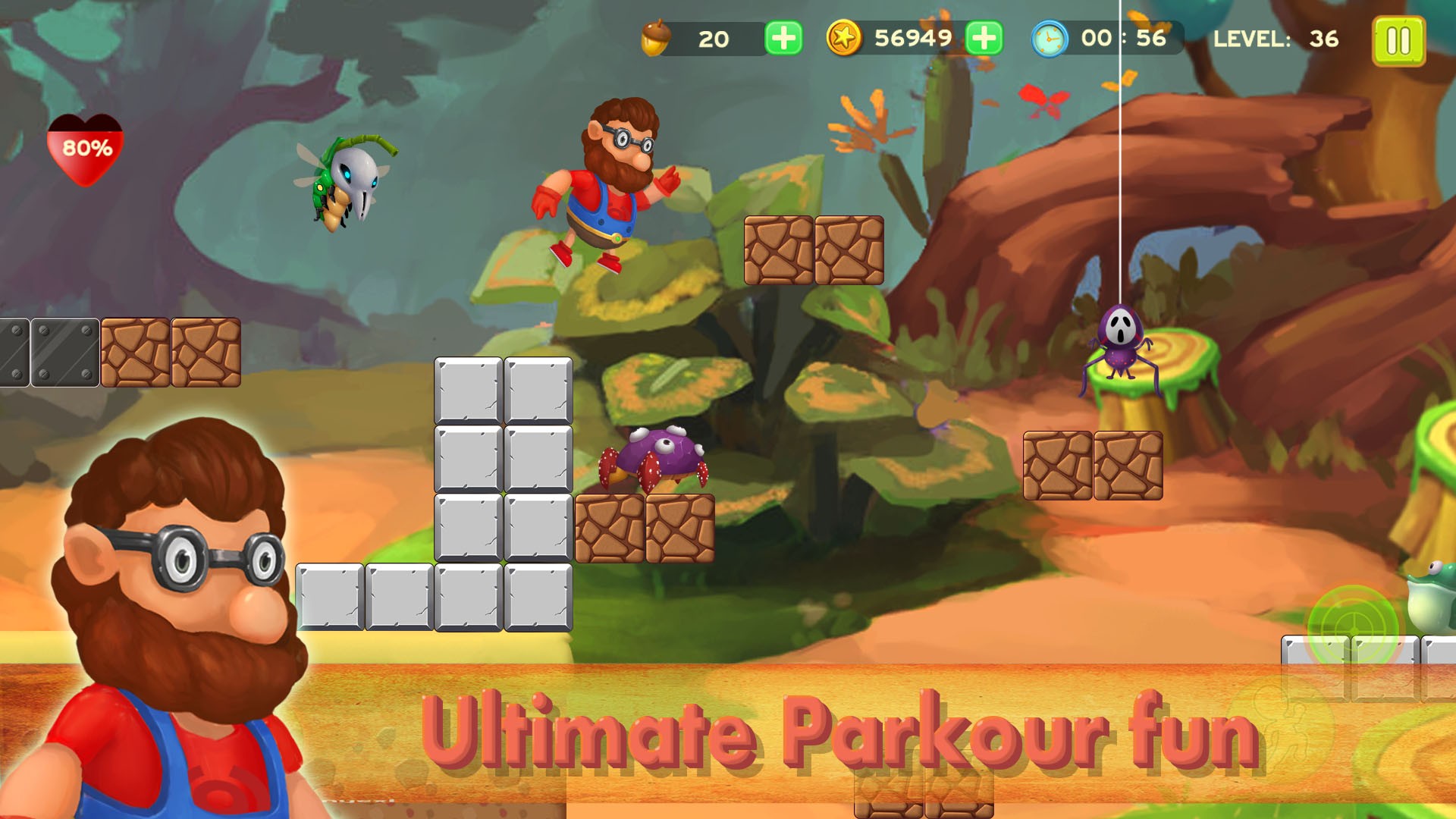This screenshot has height=819, width=1456.
Task: Pause the game with the green button
Action: click(x=1398, y=41)
